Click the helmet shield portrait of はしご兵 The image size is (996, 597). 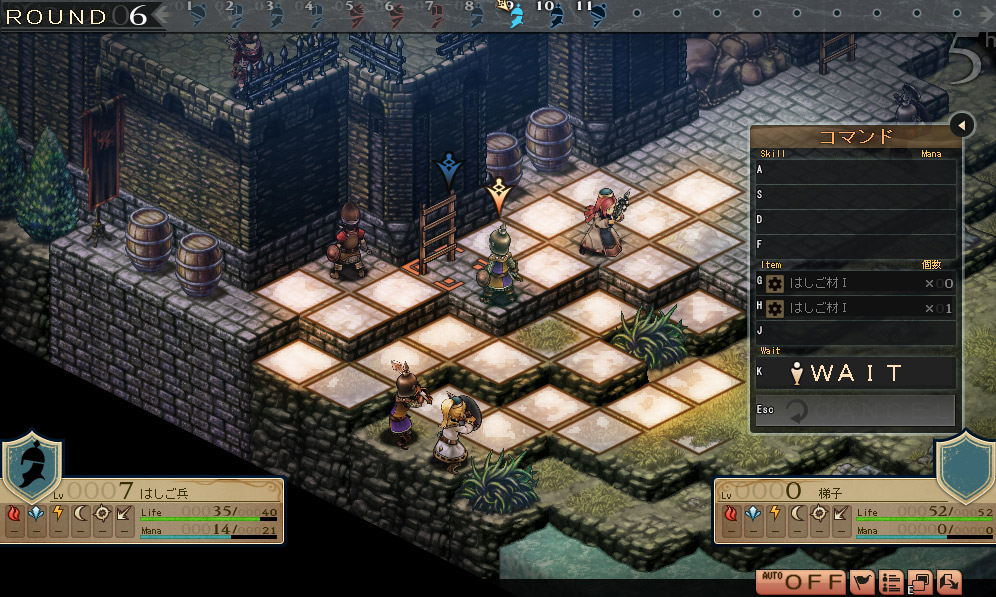pos(31,468)
